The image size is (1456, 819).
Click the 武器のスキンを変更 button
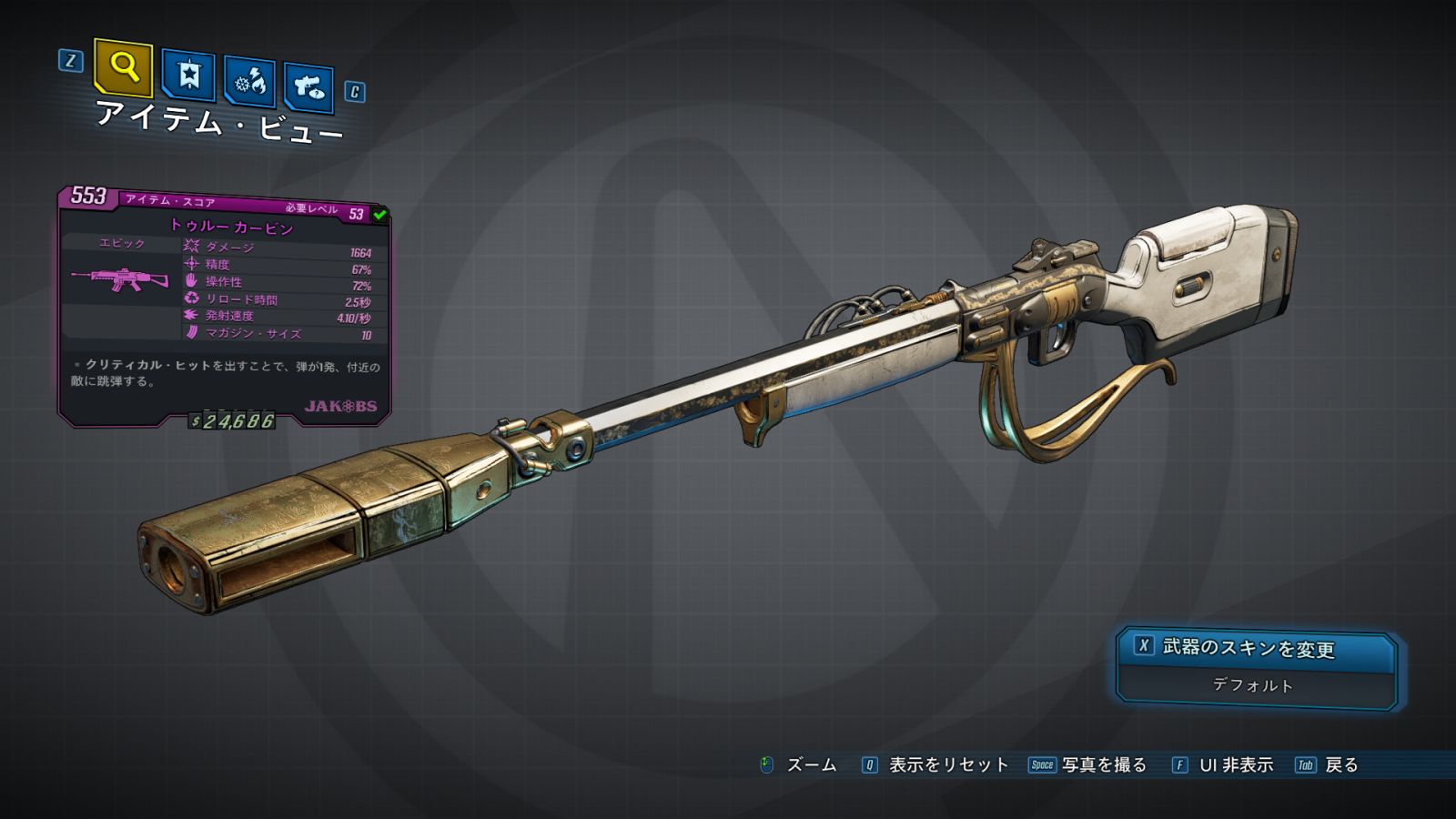[x=1256, y=648]
